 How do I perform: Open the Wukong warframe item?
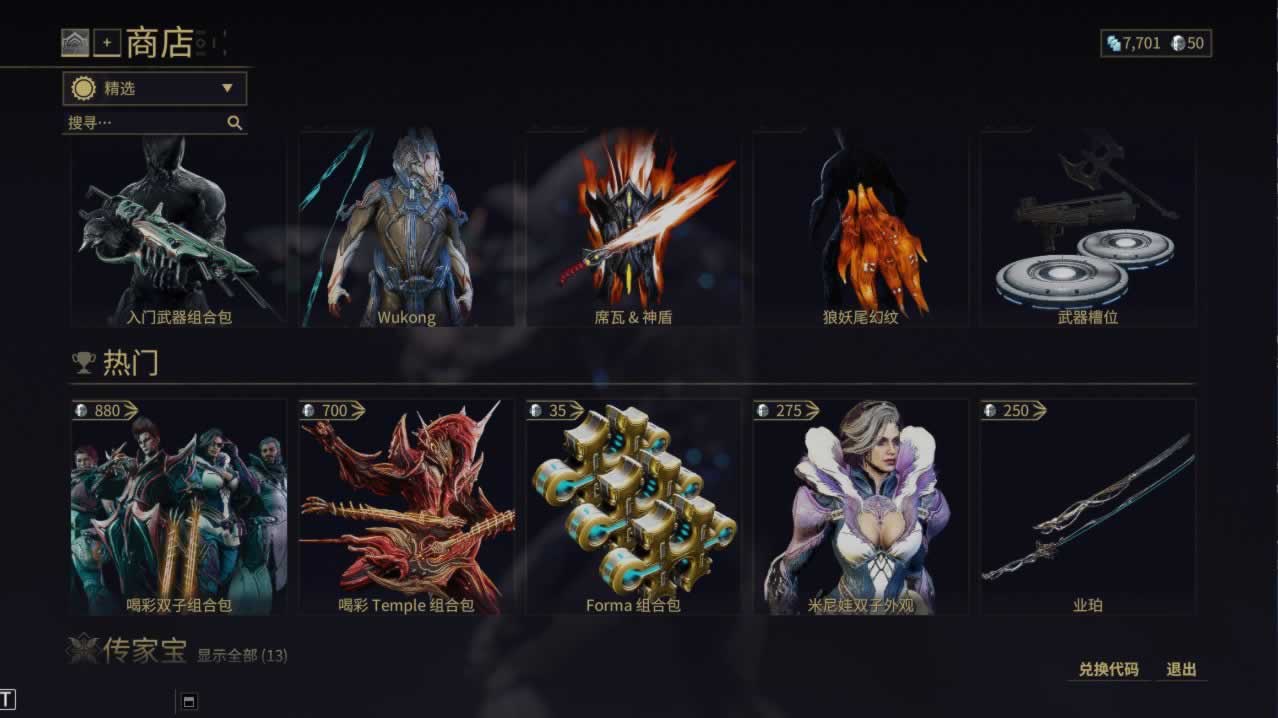coord(406,232)
